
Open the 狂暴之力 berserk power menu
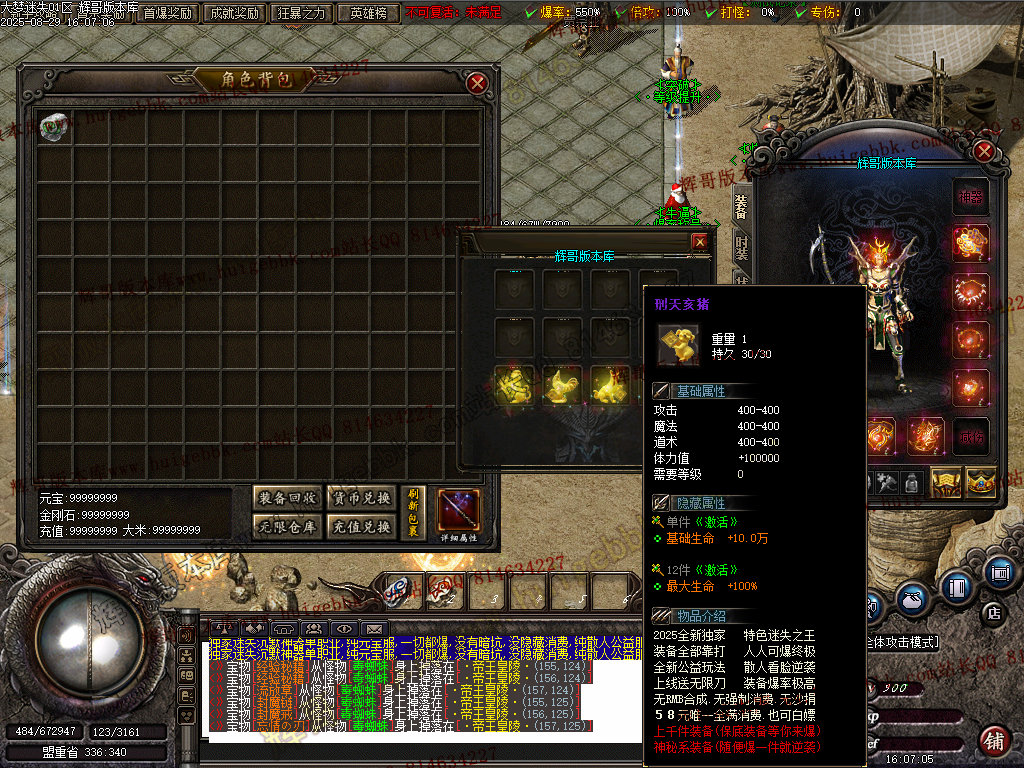301,14
